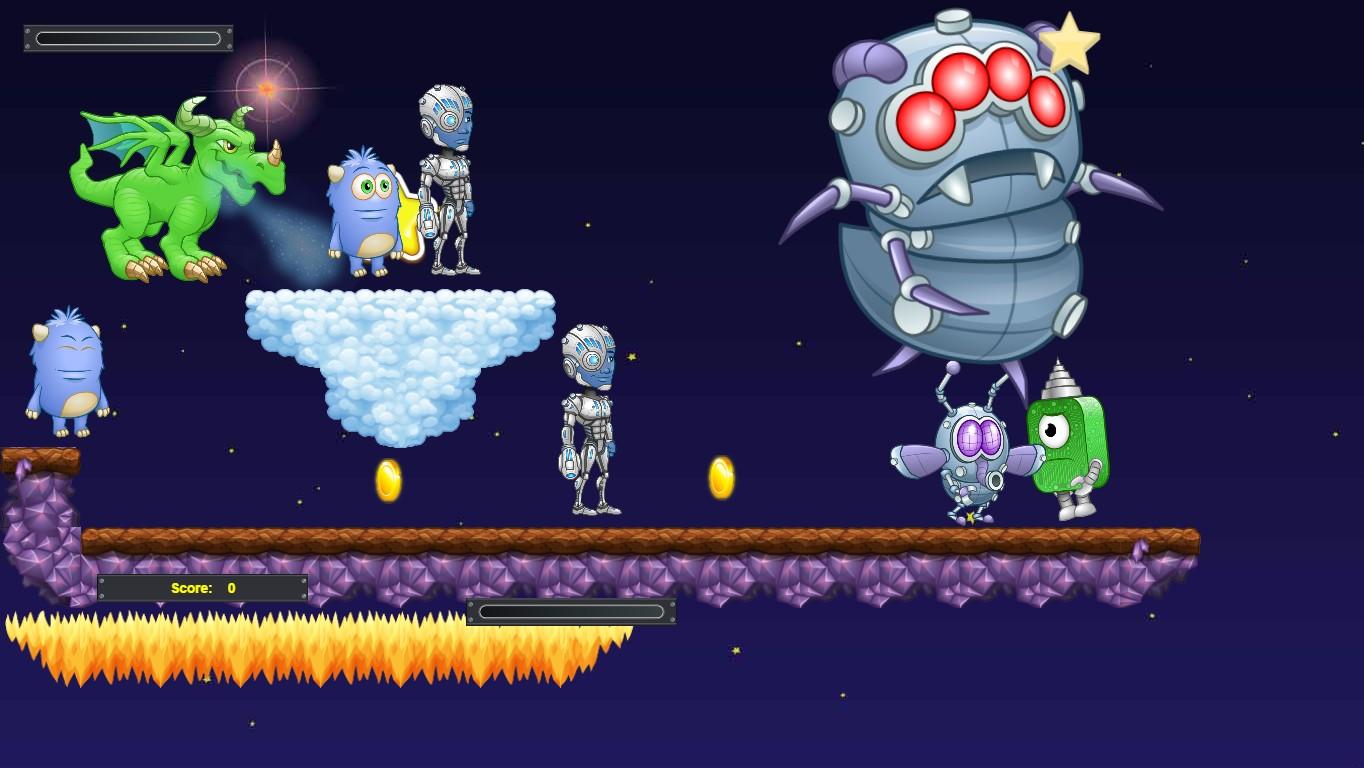1364x768 pixels.
Task: Click the yellow star above the boss
Action: pos(1072,42)
